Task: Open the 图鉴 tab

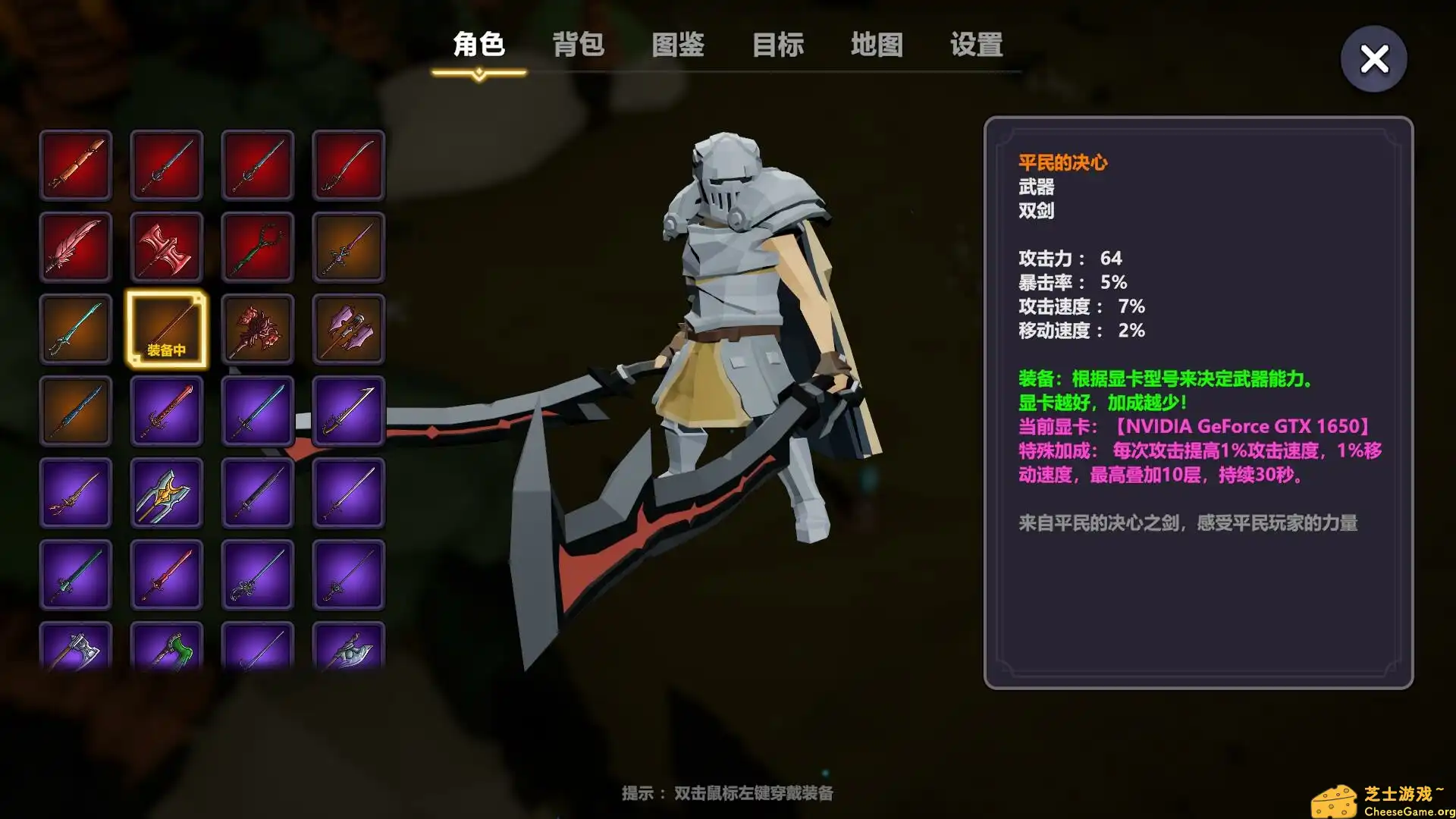Action: [678, 45]
